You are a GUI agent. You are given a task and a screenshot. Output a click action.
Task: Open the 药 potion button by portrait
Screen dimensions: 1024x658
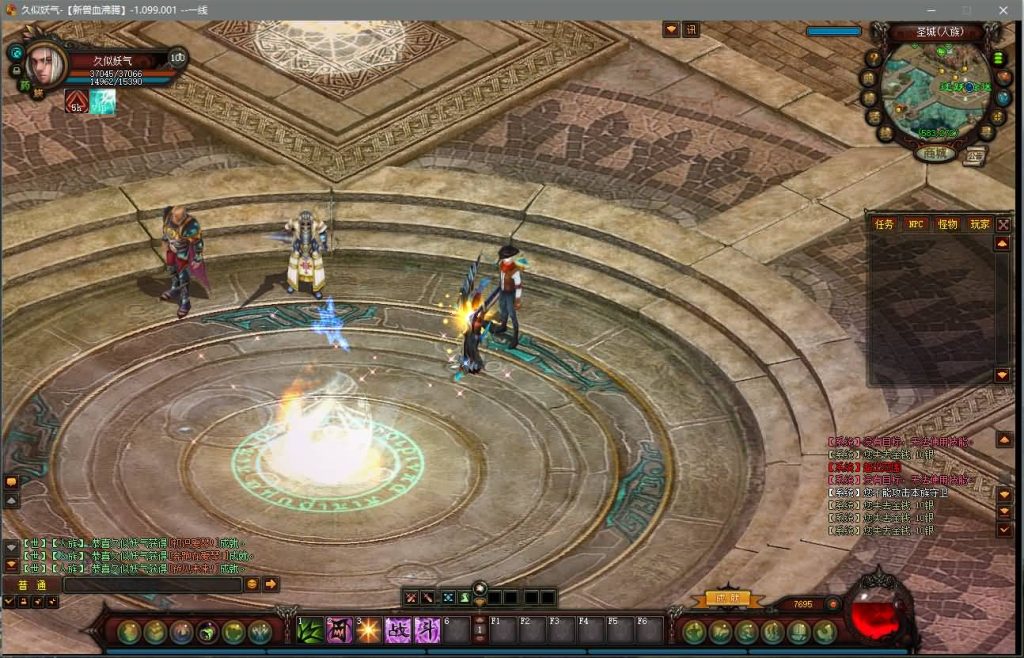click(24, 87)
